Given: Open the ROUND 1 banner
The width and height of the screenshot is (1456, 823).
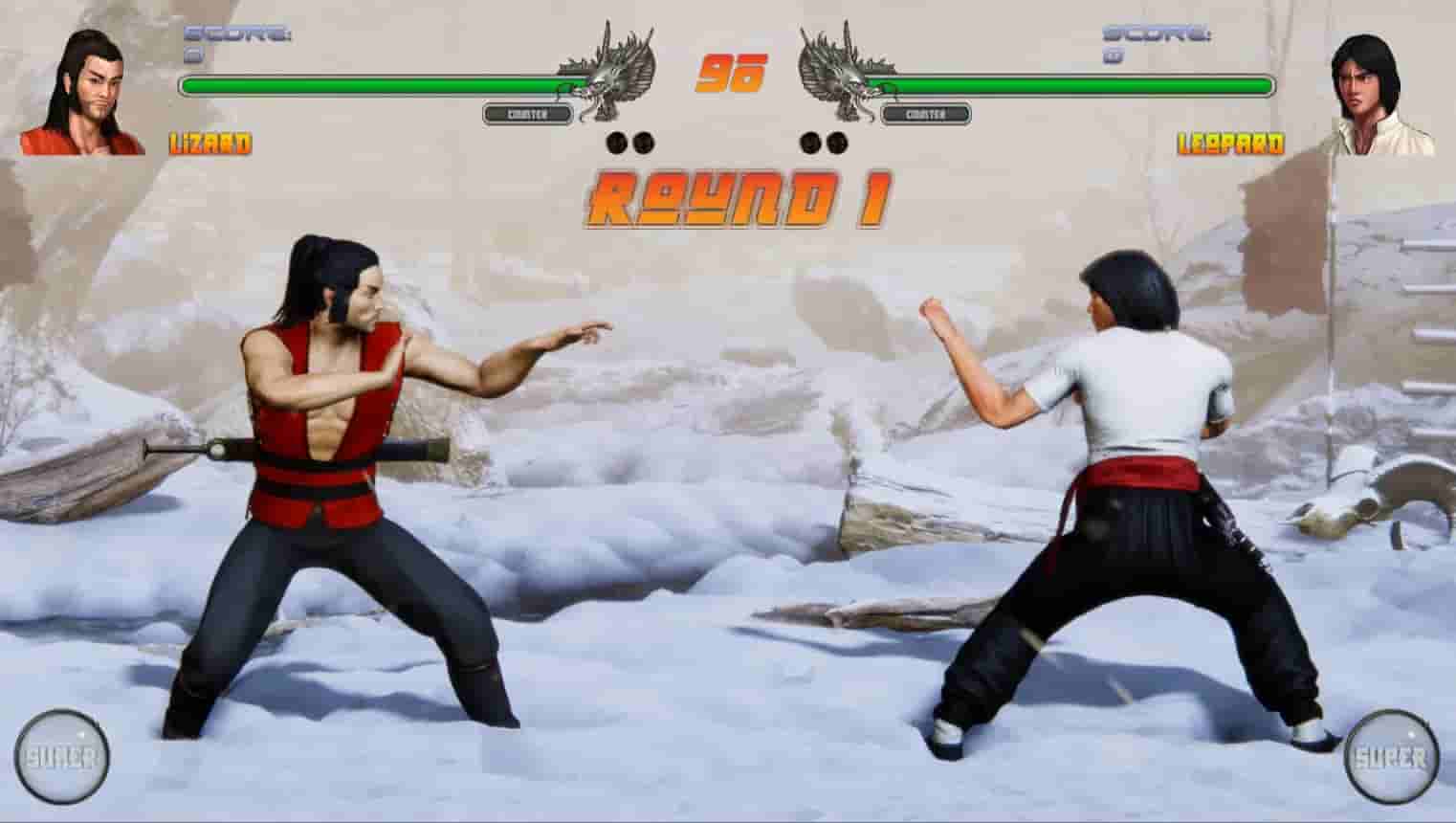Looking at the screenshot, I should (x=741, y=196).
